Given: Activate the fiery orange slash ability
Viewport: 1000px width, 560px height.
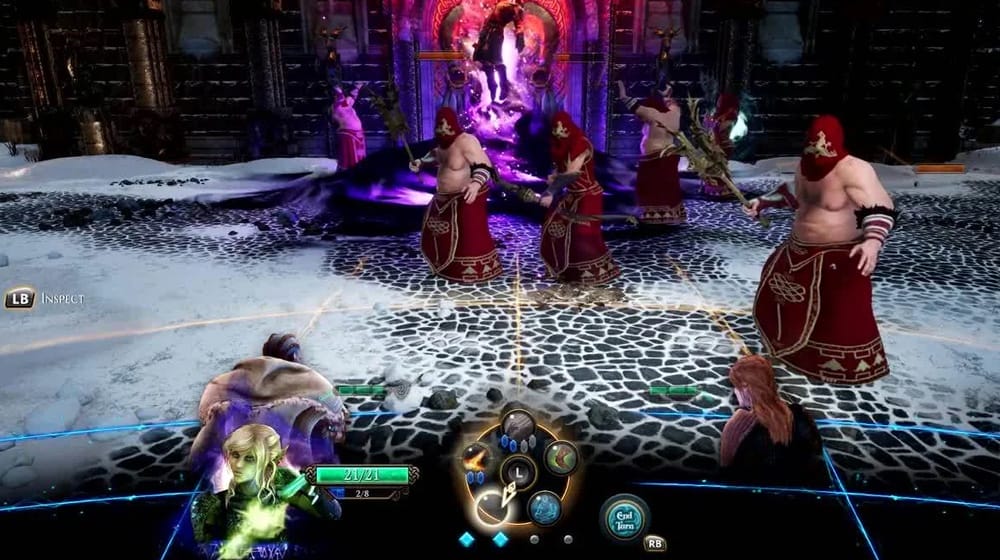Looking at the screenshot, I should (x=476, y=459).
